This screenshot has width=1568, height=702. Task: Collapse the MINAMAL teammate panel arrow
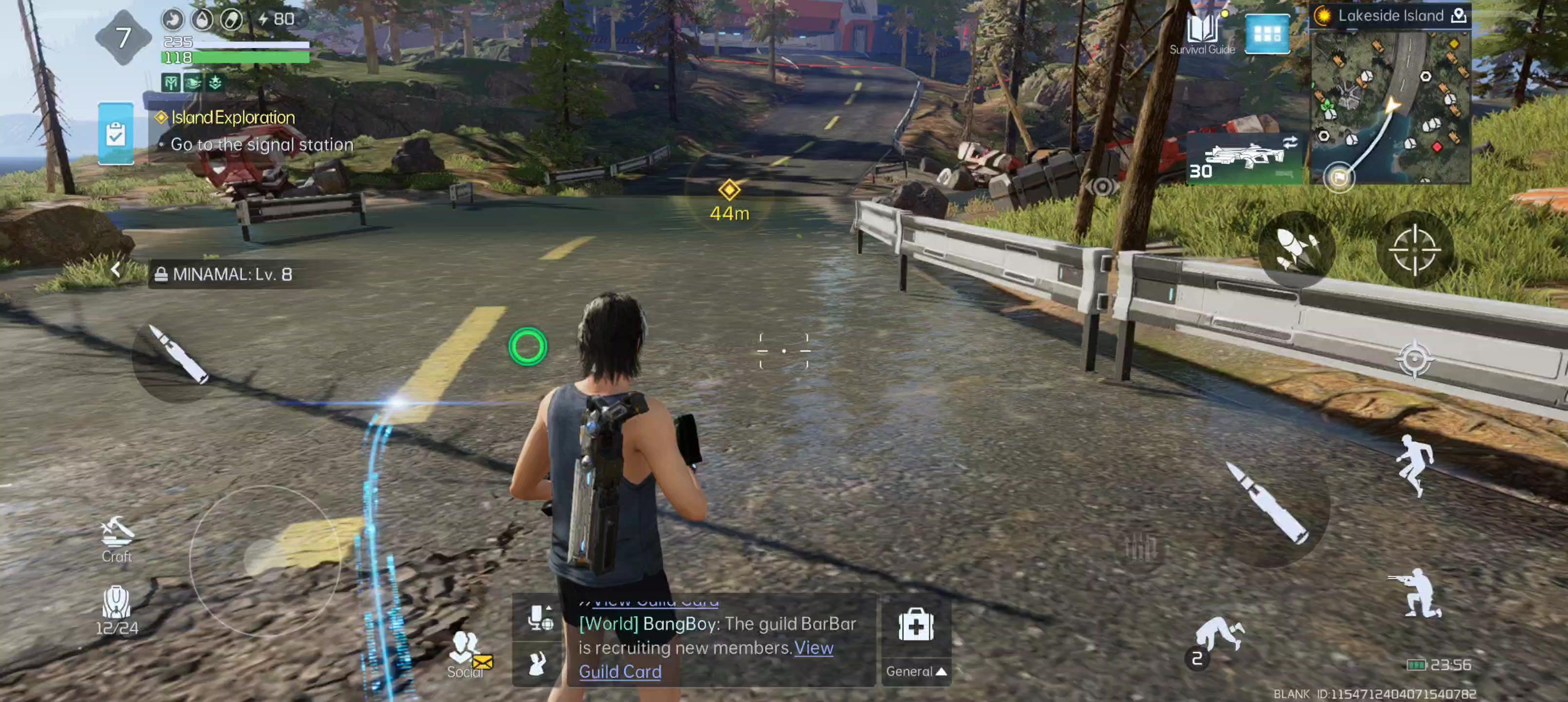click(116, 270)
